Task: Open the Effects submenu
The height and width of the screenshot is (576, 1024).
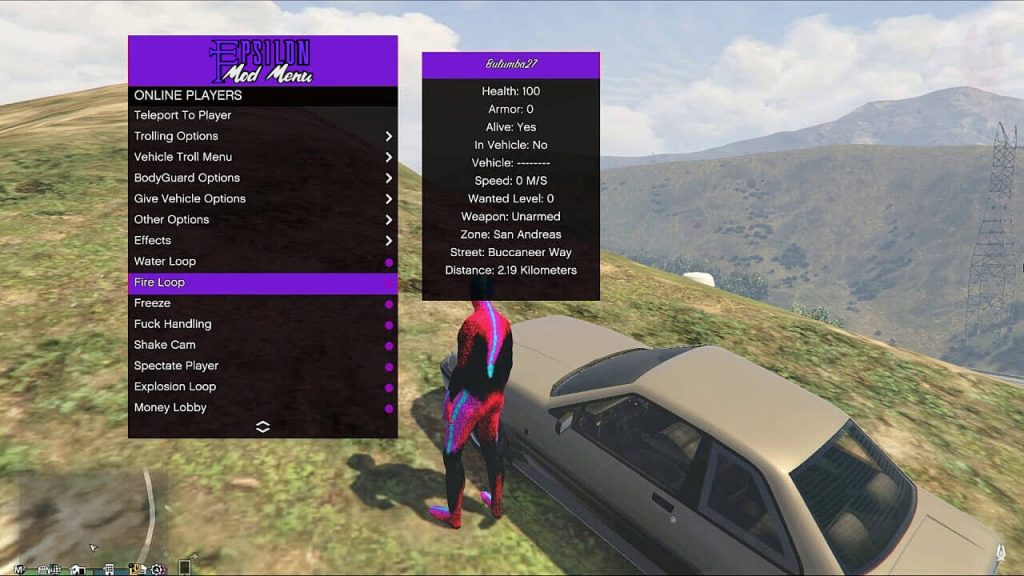Action: pos(153,241)
